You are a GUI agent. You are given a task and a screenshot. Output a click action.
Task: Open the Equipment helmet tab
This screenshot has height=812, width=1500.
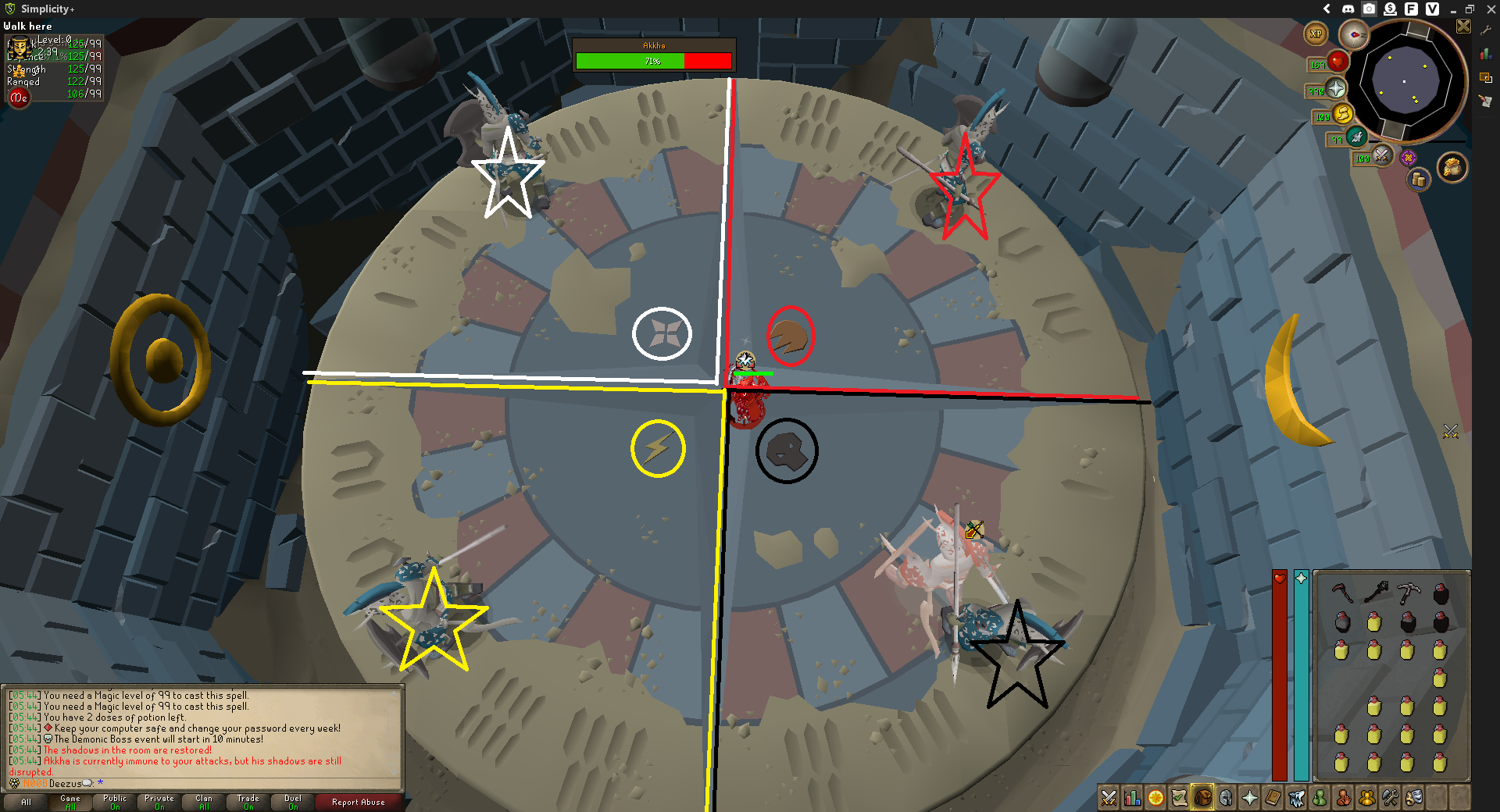point(1227,799)
